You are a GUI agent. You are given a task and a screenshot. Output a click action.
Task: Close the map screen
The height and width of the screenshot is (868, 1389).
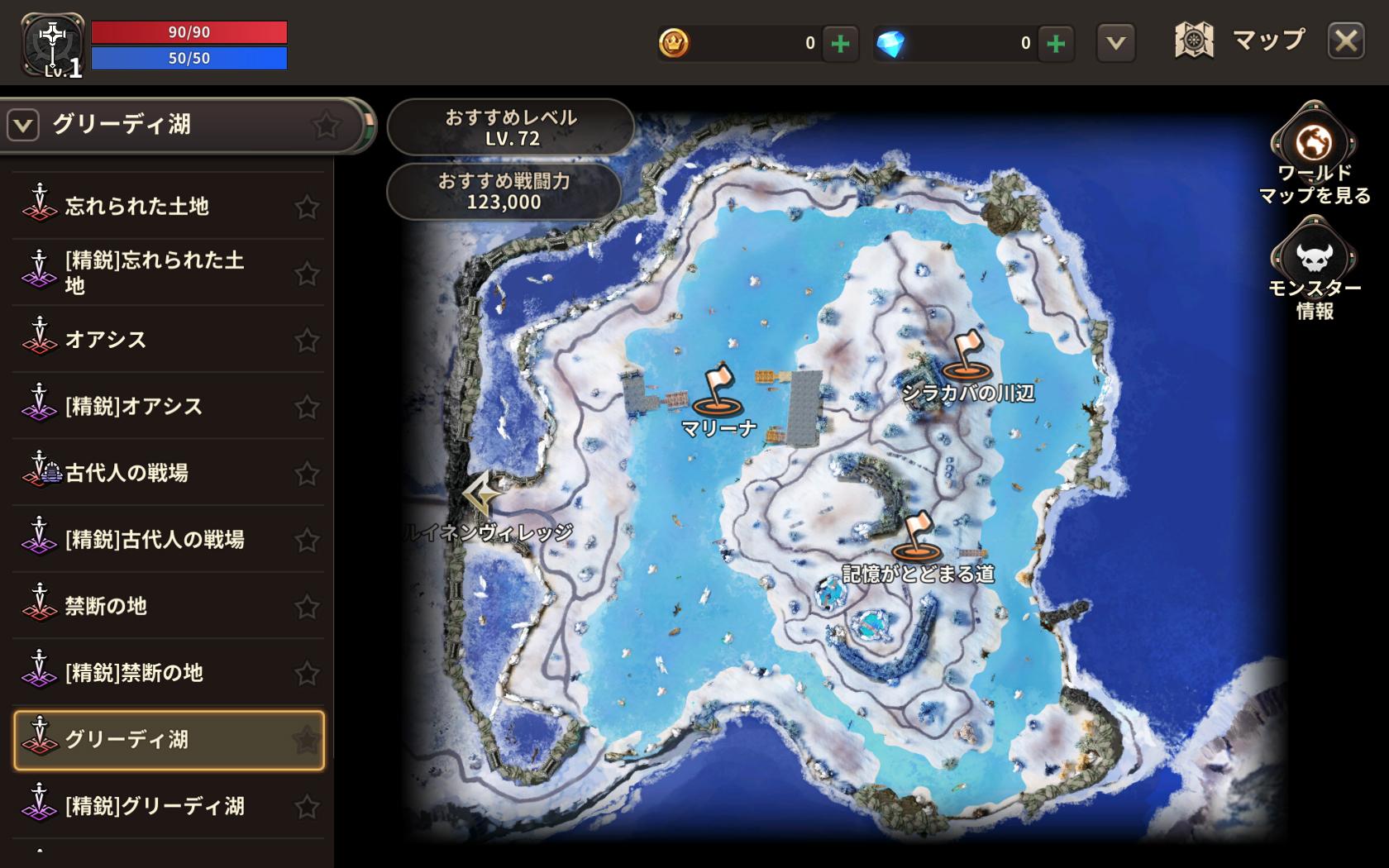tap(1345, 41)
